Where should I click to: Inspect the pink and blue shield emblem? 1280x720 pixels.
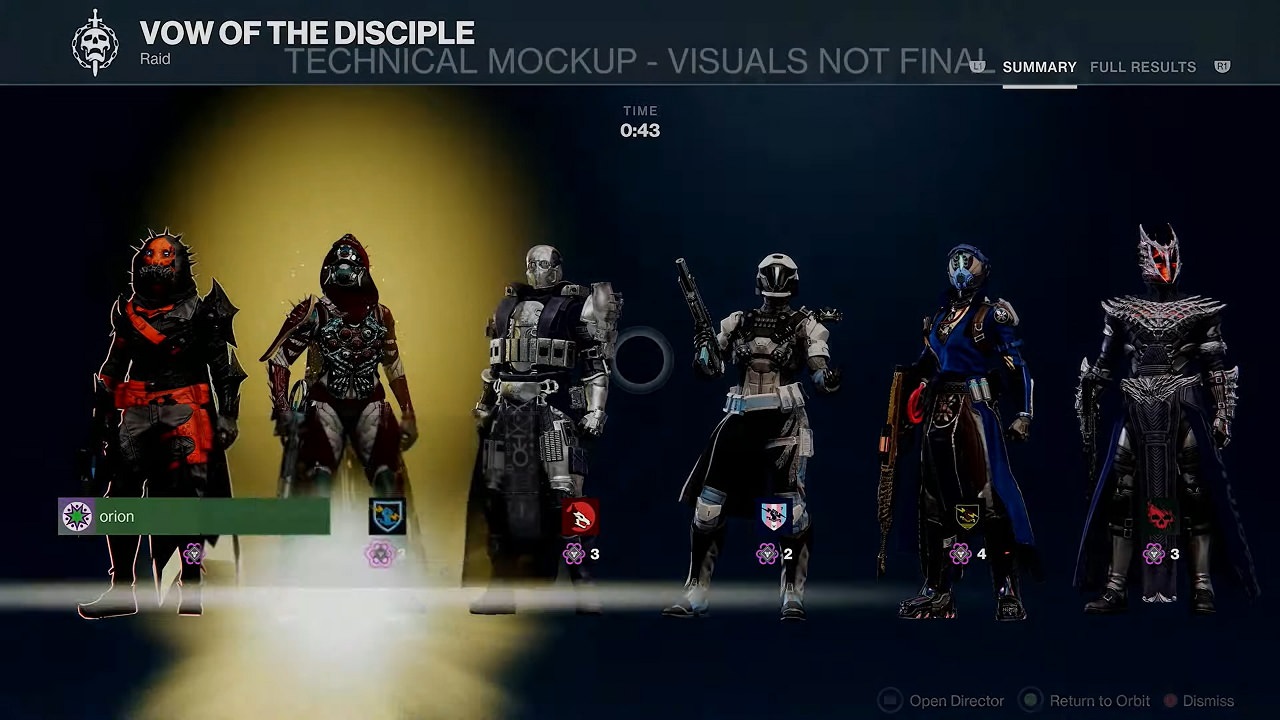tap(774, 516)
